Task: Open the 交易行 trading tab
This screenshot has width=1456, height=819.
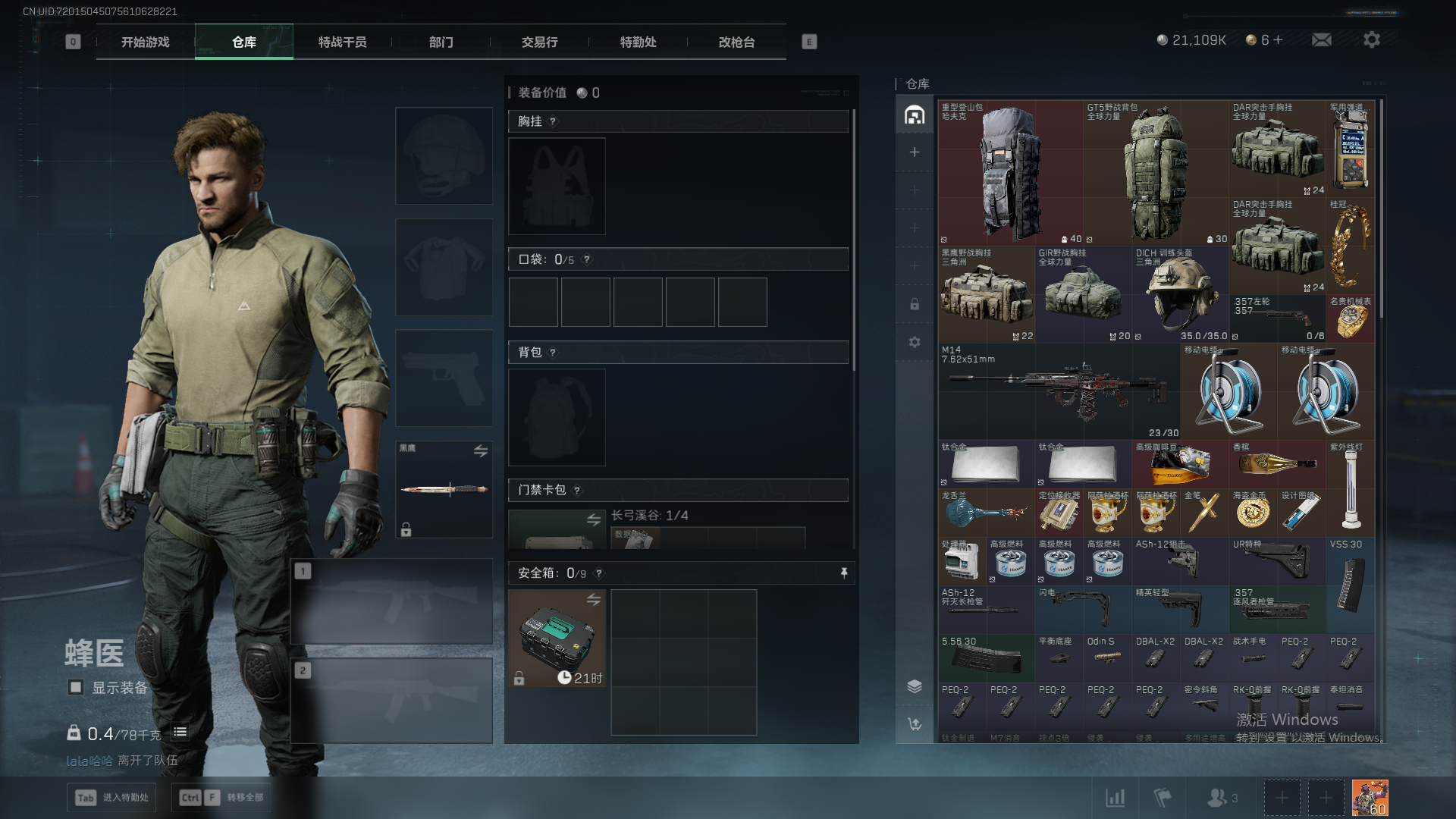Action: (539, 42)
